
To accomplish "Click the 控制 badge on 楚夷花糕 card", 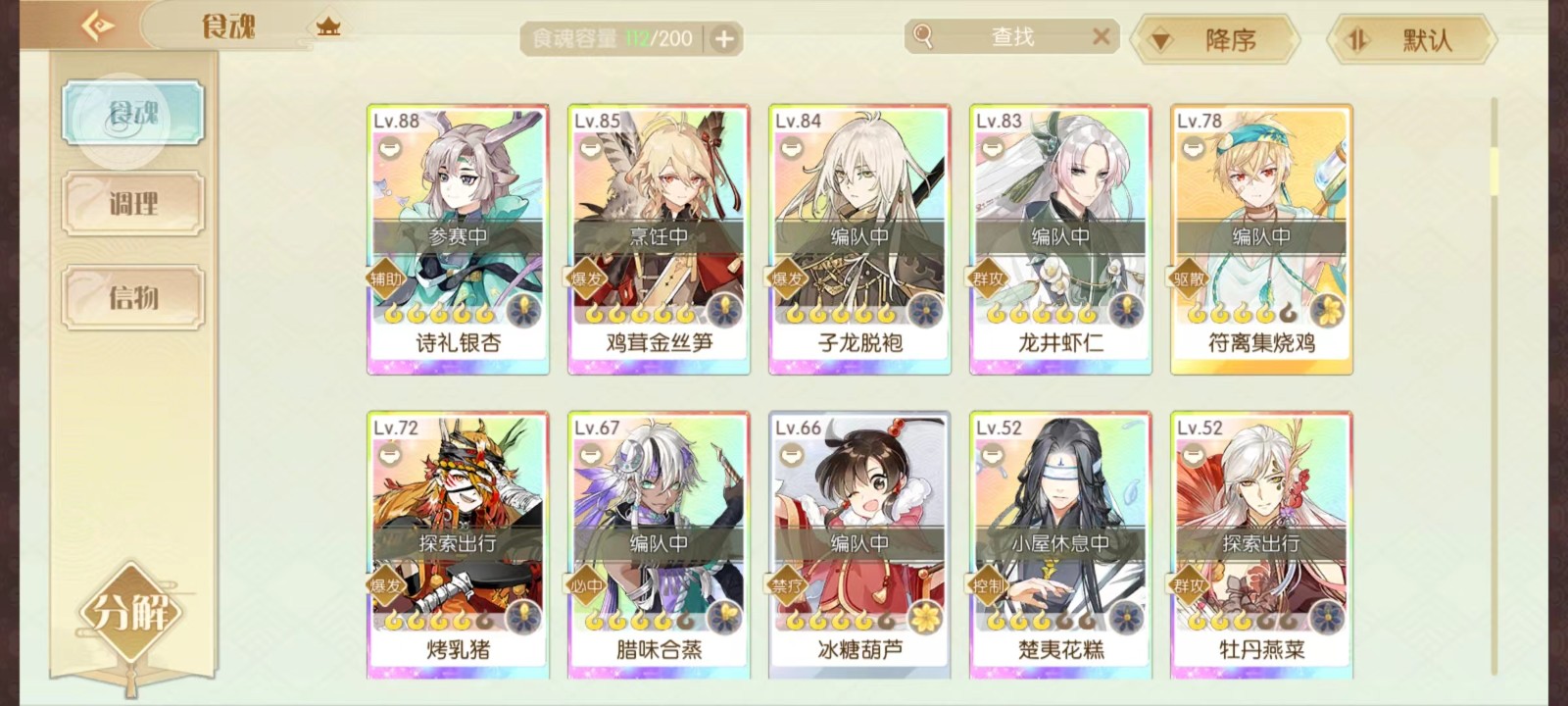I will (x=989, y=584).
